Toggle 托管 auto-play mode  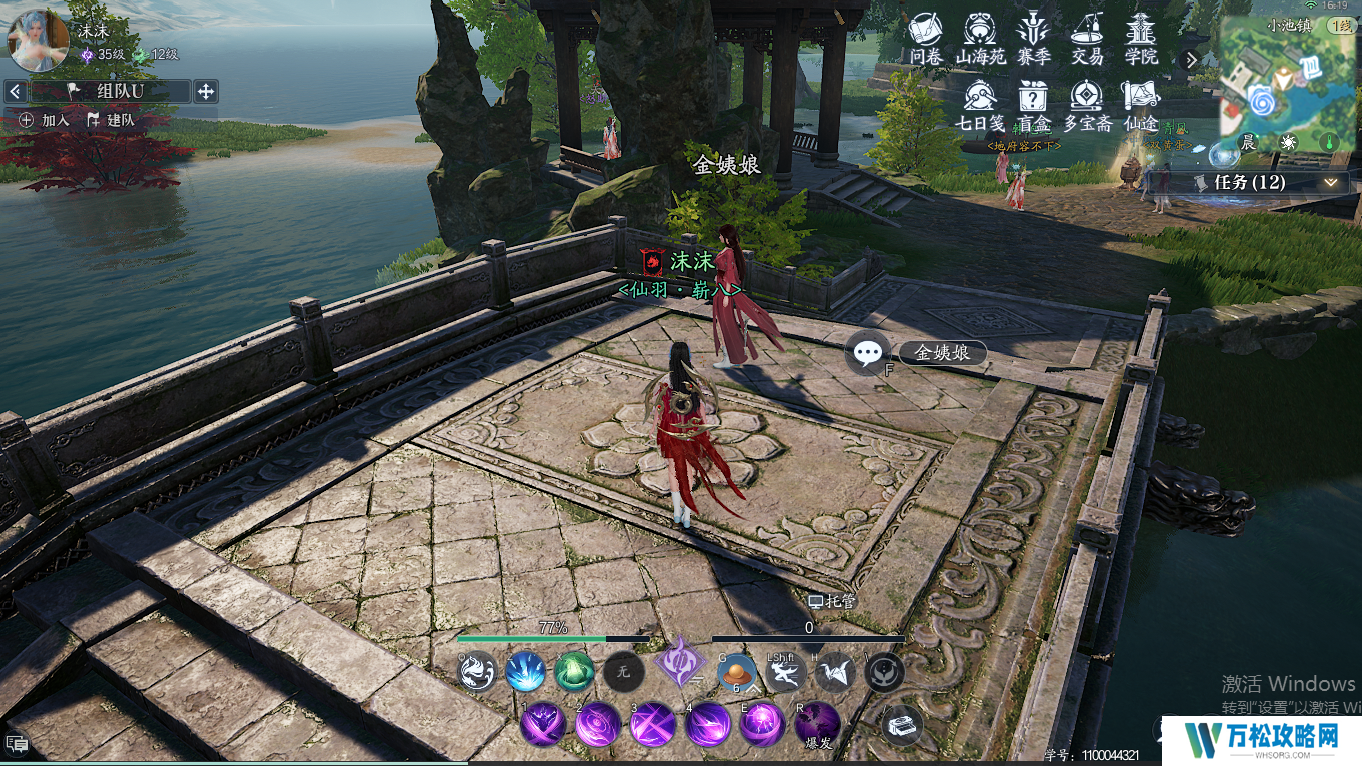(832, 602)
